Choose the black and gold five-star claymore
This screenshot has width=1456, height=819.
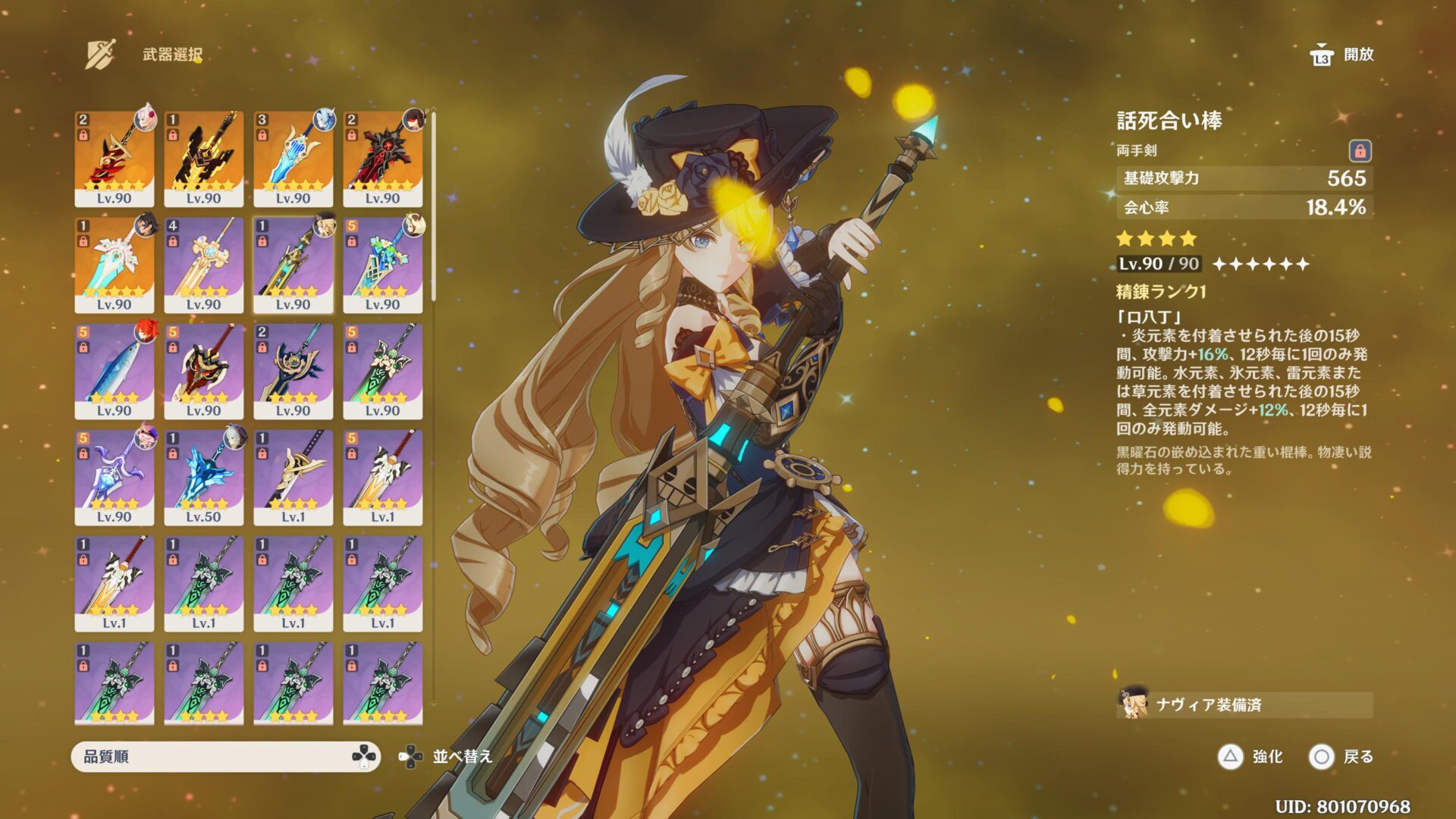[x=203, y=158]
